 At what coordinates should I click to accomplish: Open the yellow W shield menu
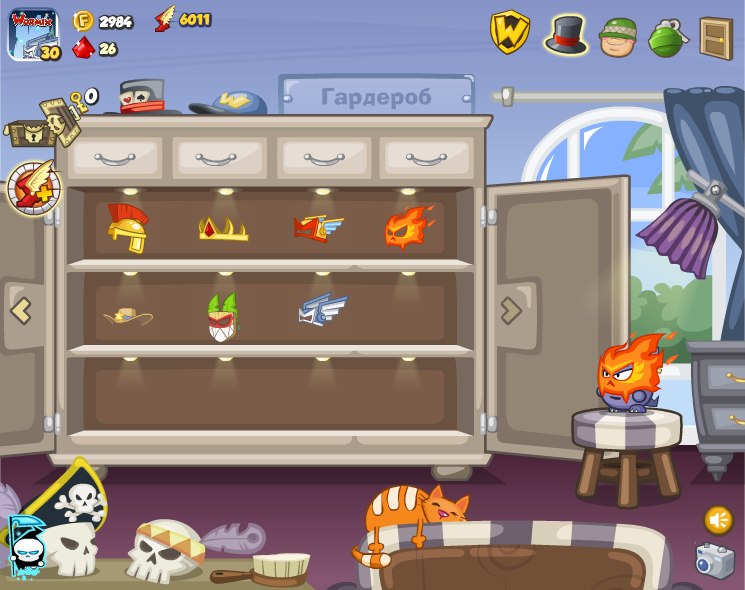509,33
